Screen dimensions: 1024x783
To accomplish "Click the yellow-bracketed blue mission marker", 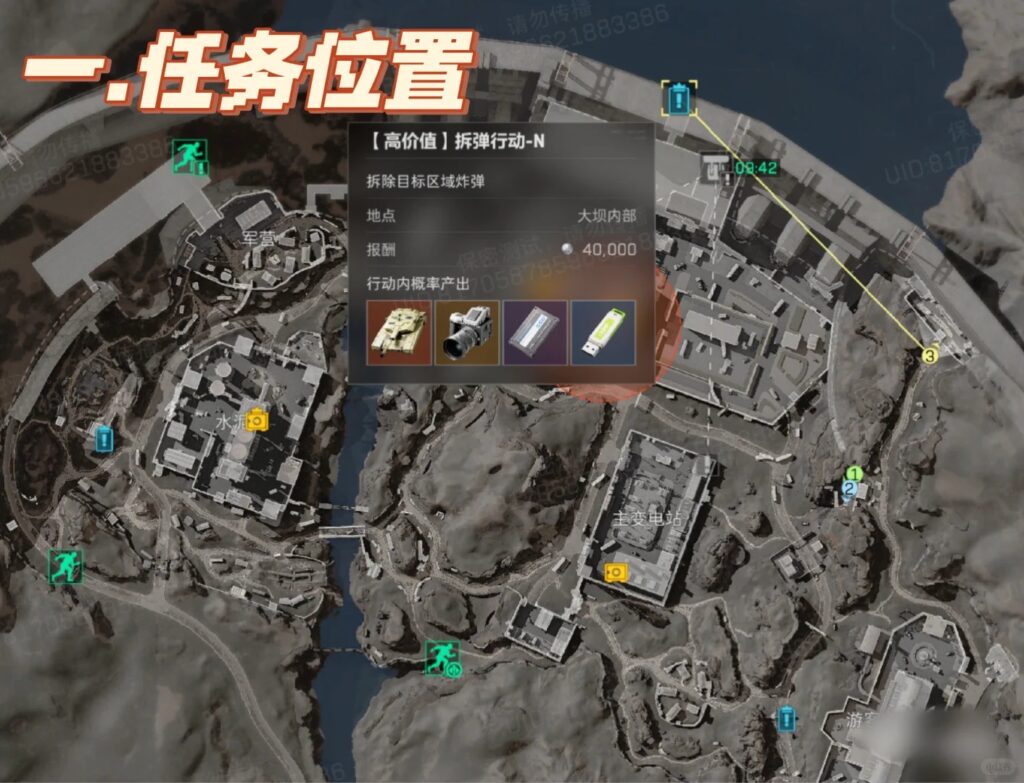I will 679,98.
